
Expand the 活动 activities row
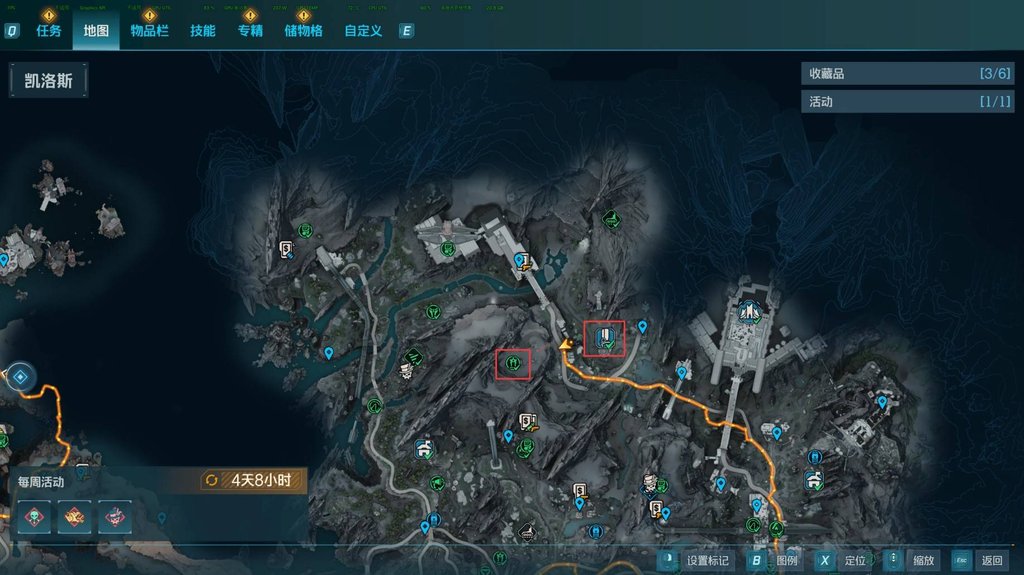(906, 101)
